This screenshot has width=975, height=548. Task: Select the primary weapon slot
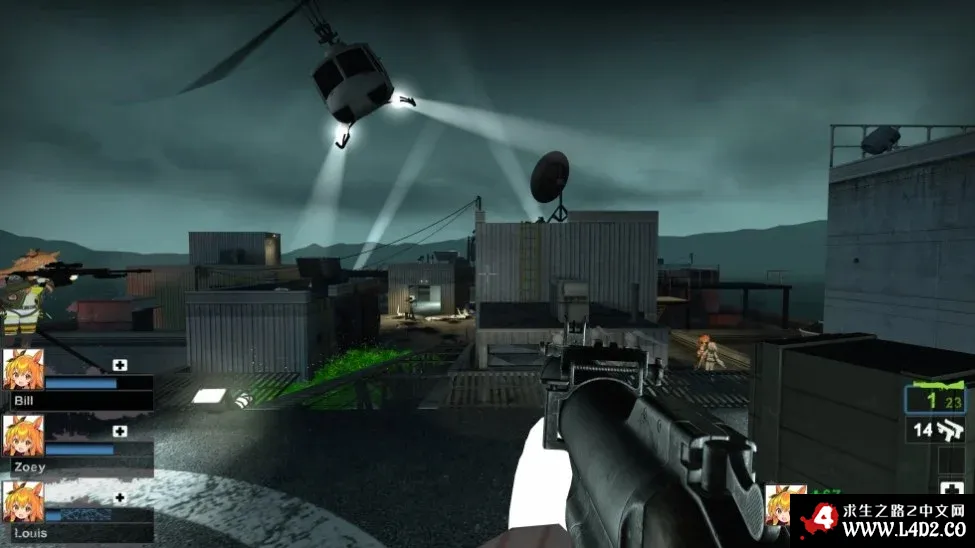click(x=937, y=398)
